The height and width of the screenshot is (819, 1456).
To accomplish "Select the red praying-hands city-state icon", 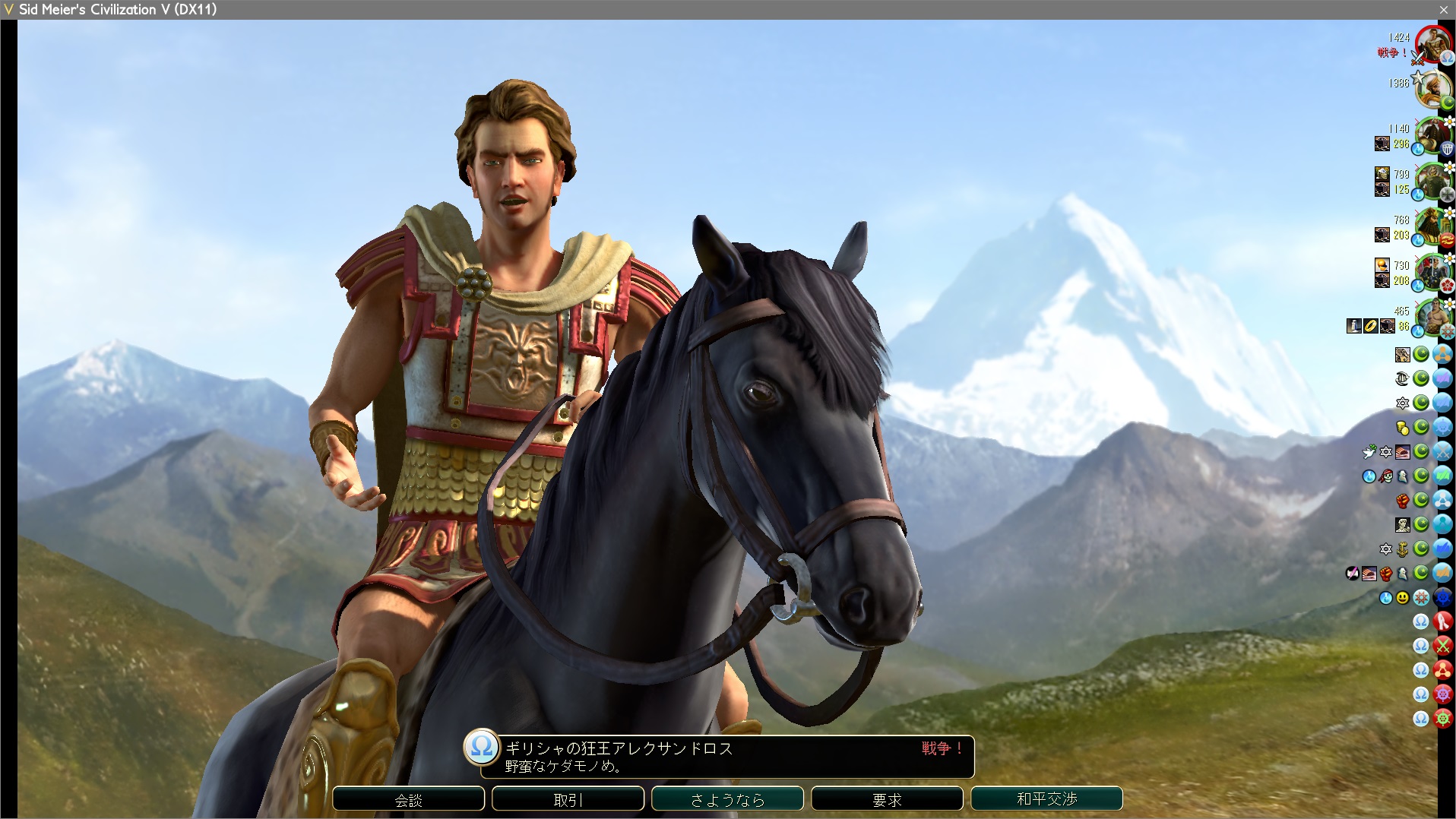I will [x=1442, y=621].
